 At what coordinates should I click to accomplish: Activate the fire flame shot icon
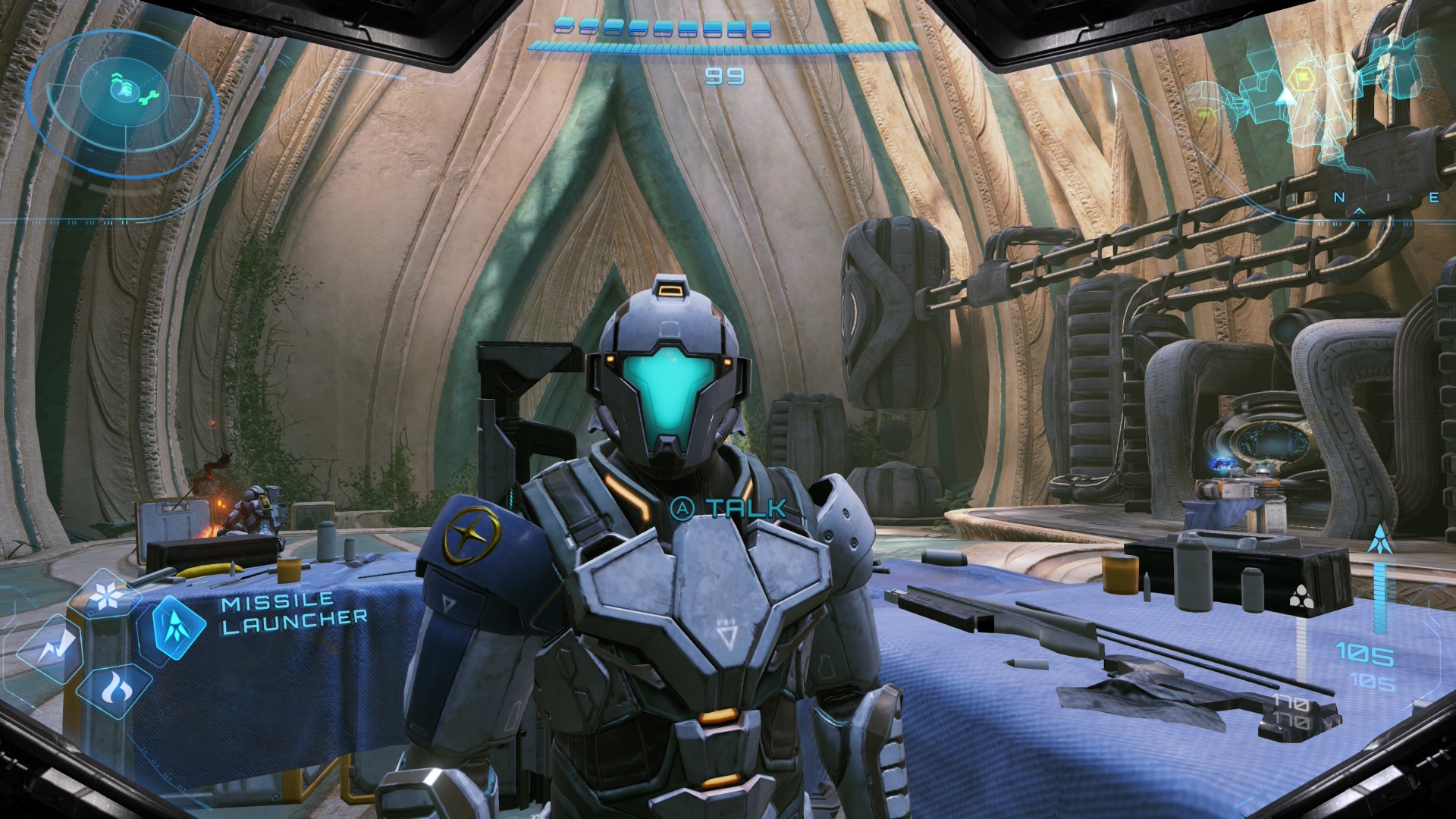point(115,689)
